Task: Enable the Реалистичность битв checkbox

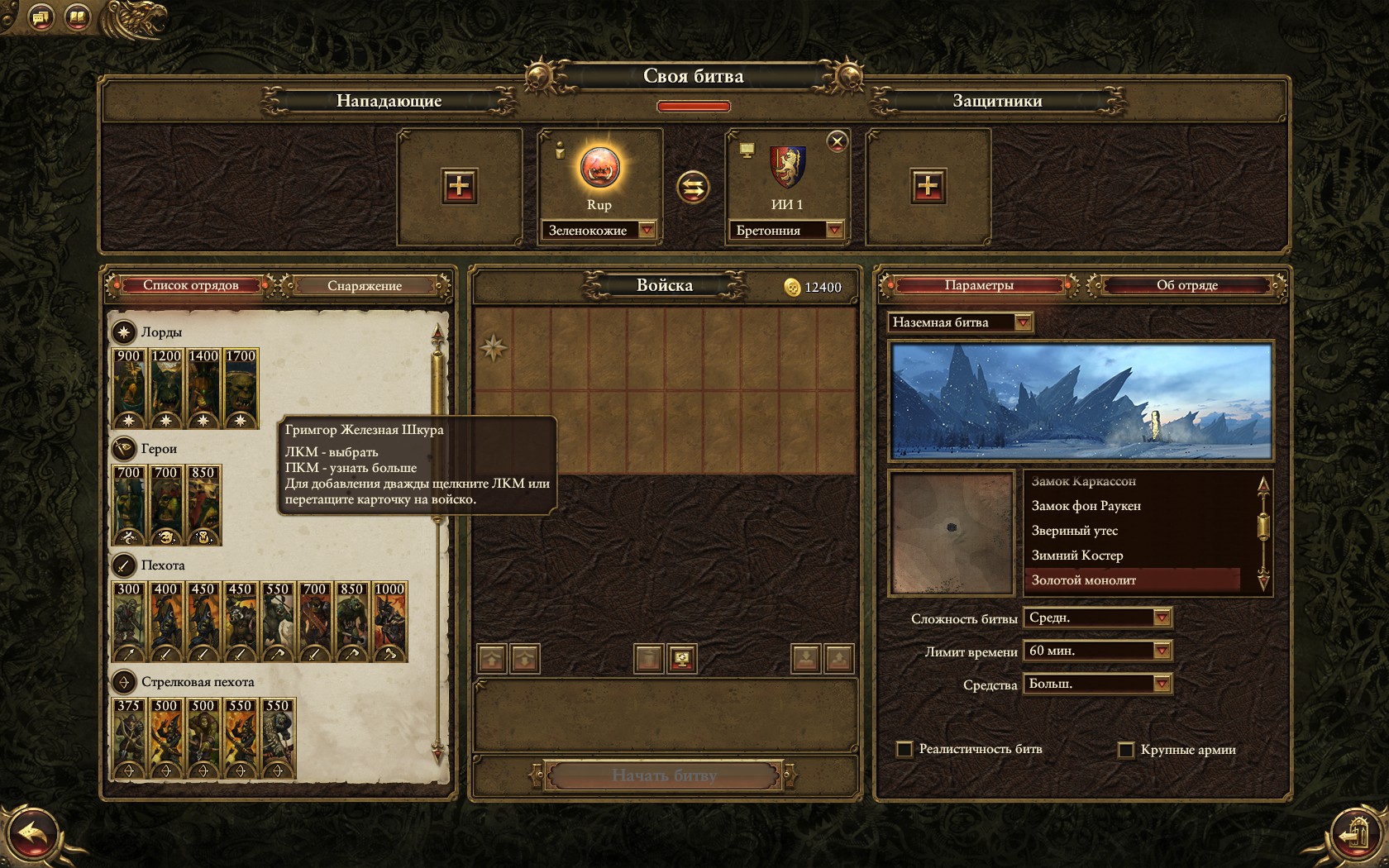Action: coord(905,750)
